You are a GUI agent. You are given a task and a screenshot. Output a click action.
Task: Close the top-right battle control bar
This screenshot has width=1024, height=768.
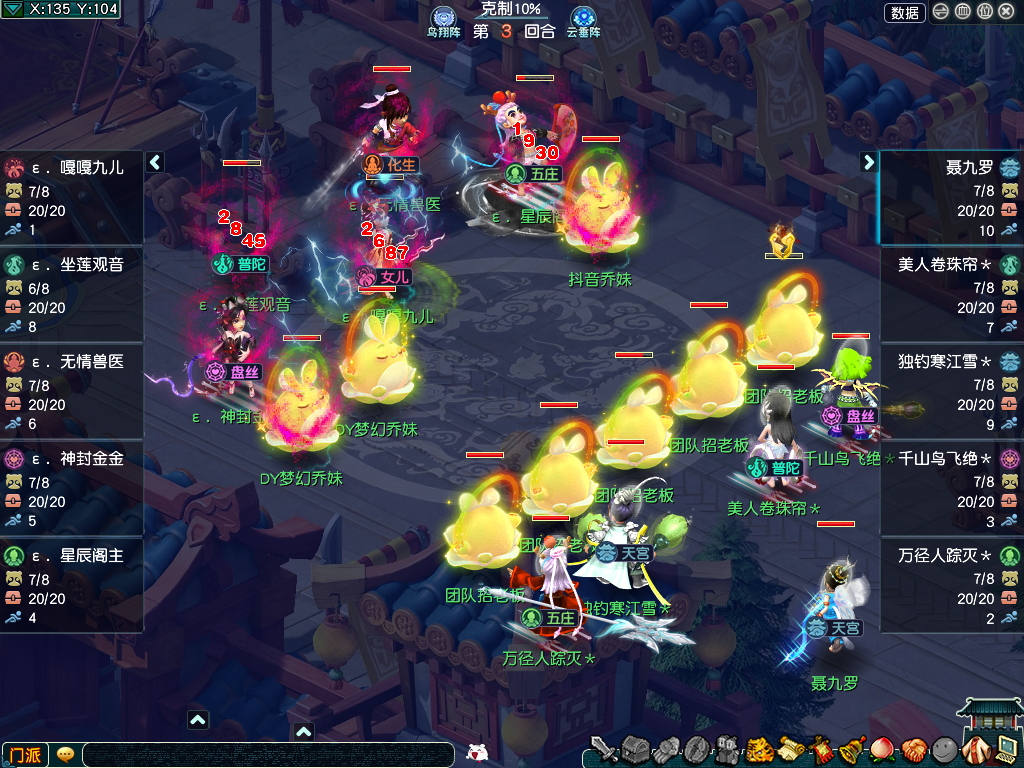[x=1005, y=12]
